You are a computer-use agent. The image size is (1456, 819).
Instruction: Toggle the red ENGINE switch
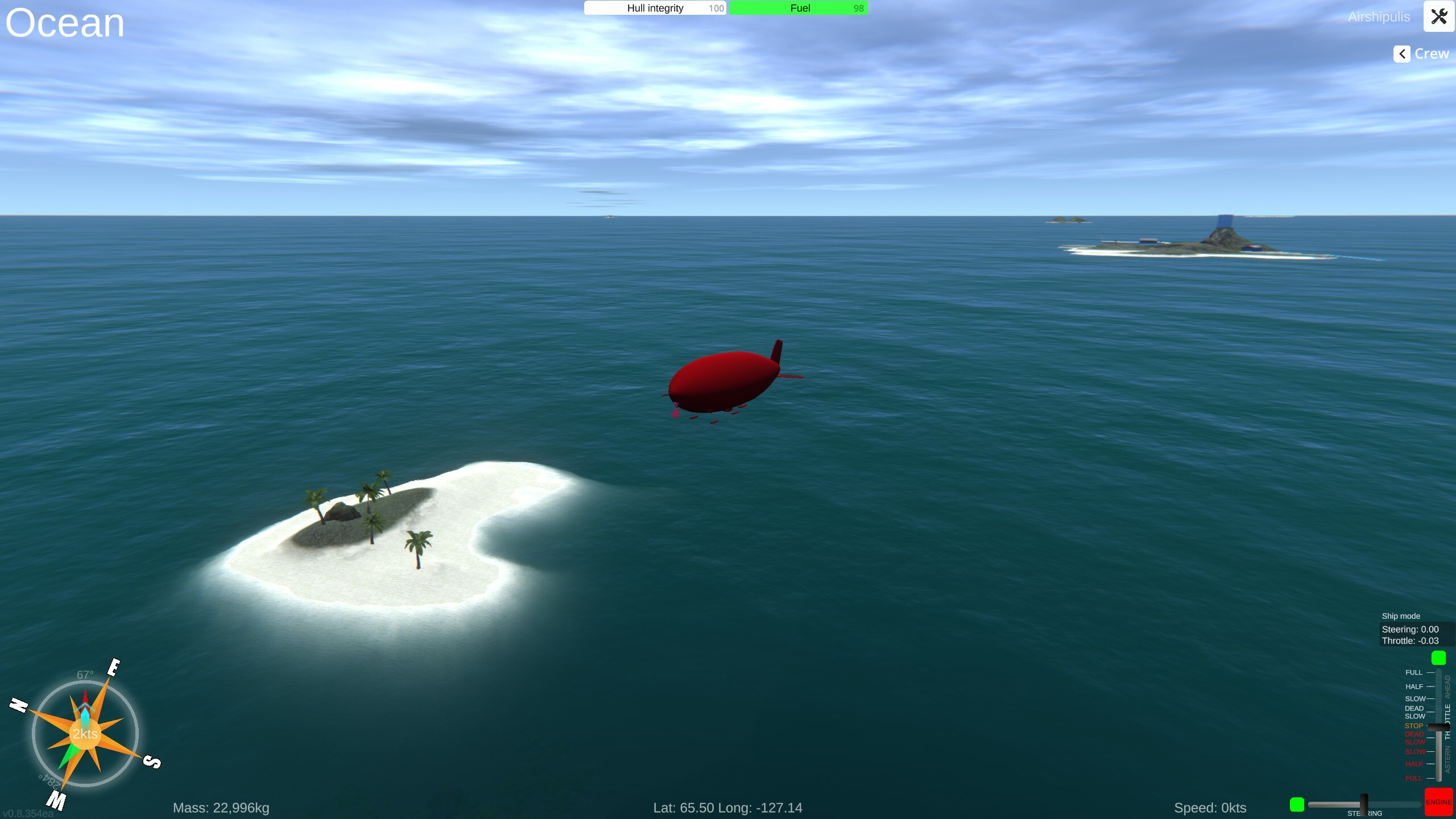[1440, 802]
